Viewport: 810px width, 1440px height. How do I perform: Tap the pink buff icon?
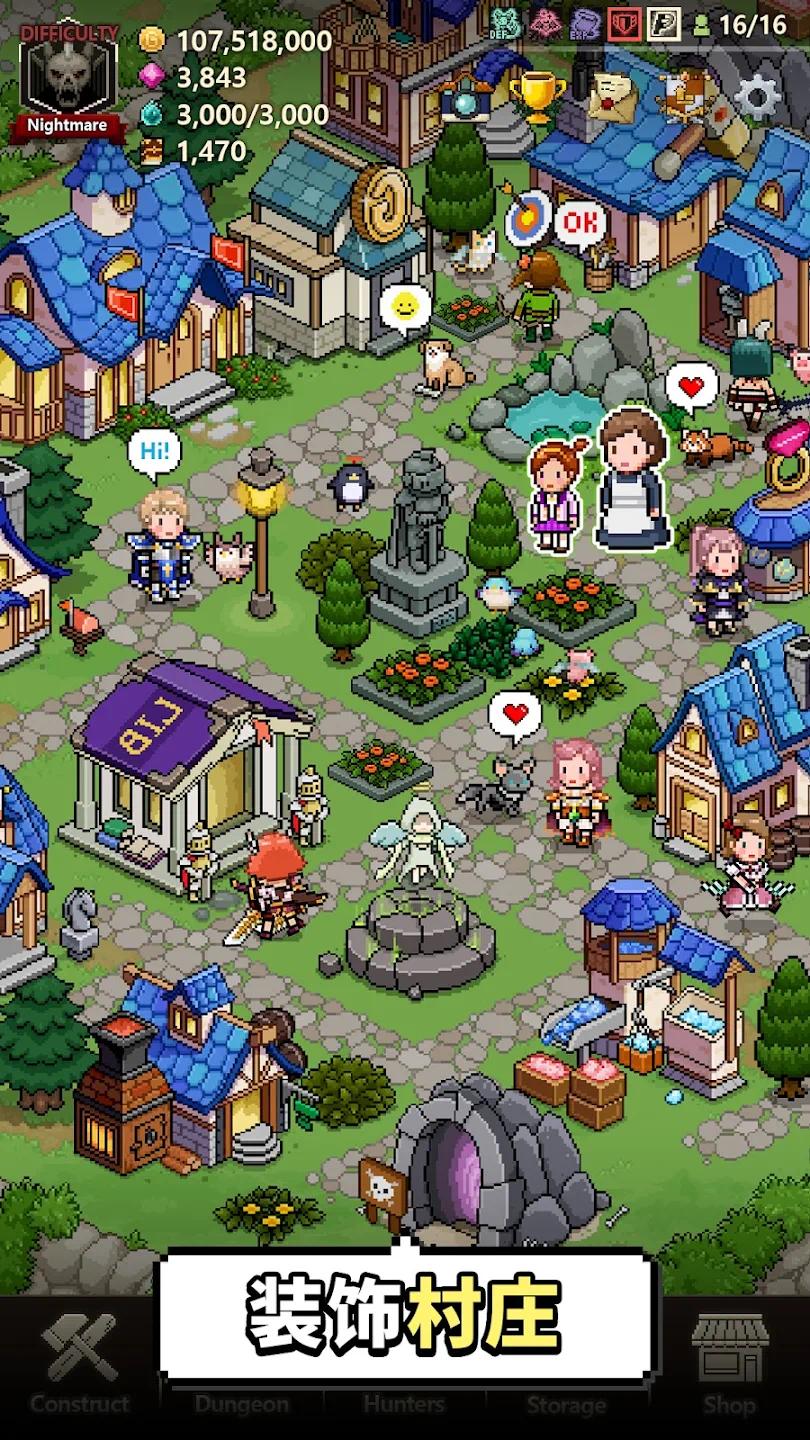pos(544,23)
